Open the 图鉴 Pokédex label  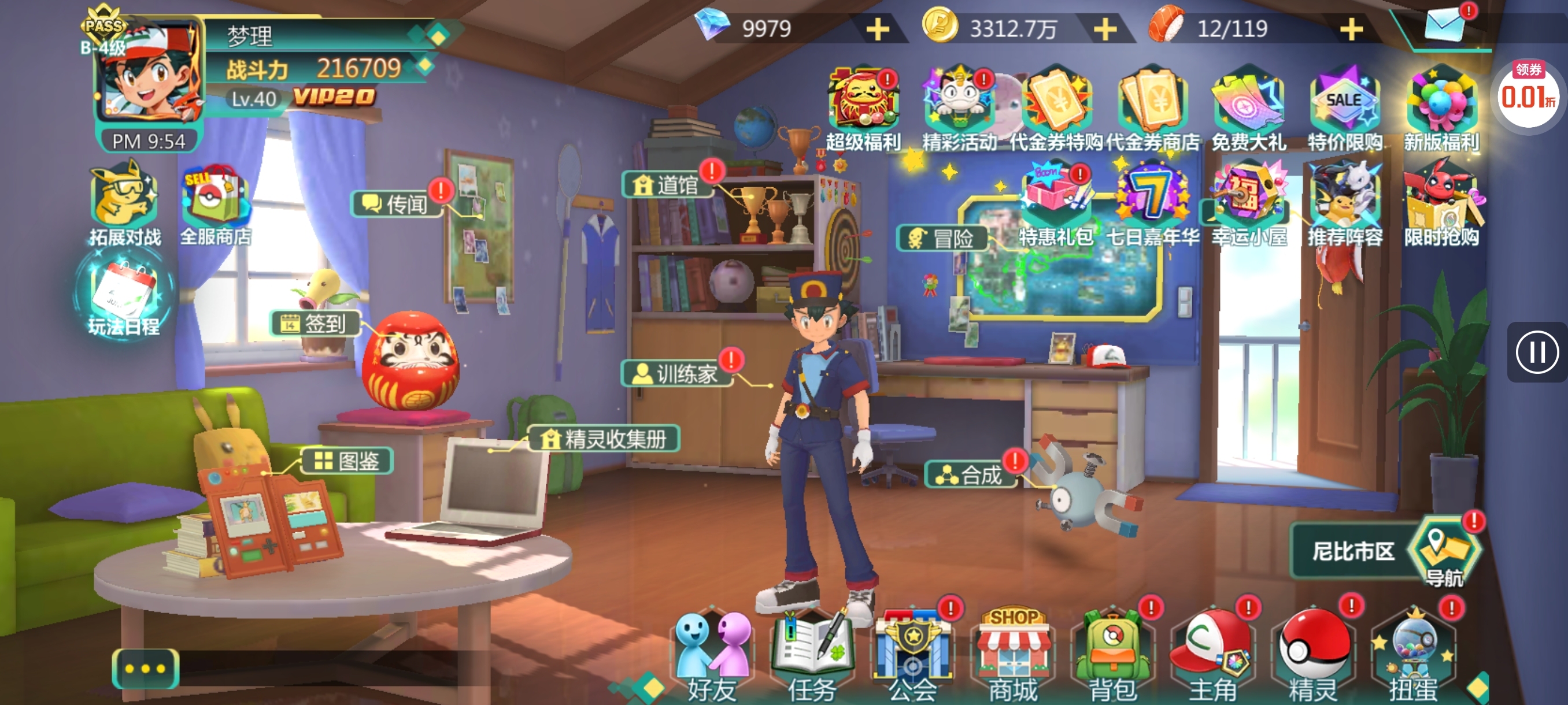[x=347, y=461]
